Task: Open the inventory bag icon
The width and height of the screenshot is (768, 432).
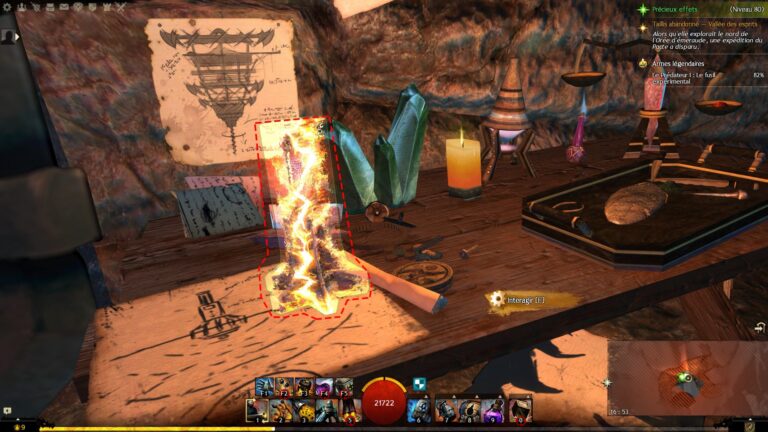Action: pos(749,425)
